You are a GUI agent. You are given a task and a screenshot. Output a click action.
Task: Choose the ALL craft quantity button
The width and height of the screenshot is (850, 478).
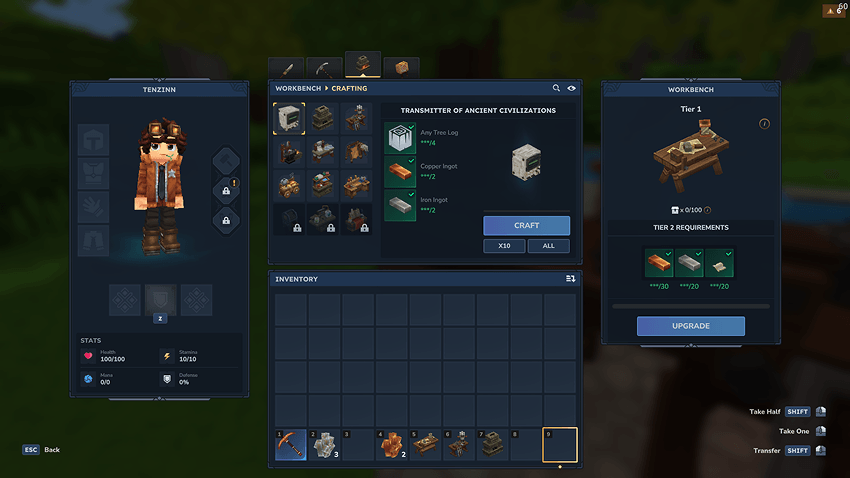point(549,246)
